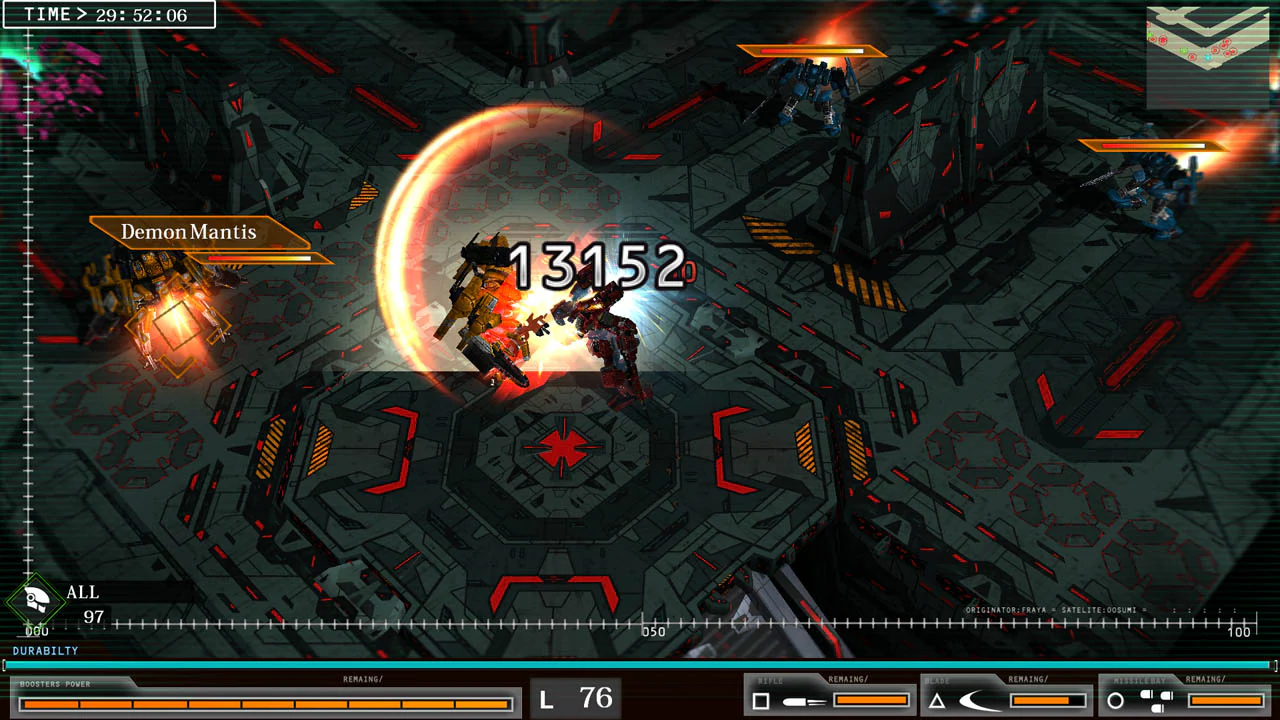This screenshot has width=1280, height=720.
Task: Click a green ally marker on the minimap
Action: click(x=1184, y=50)
